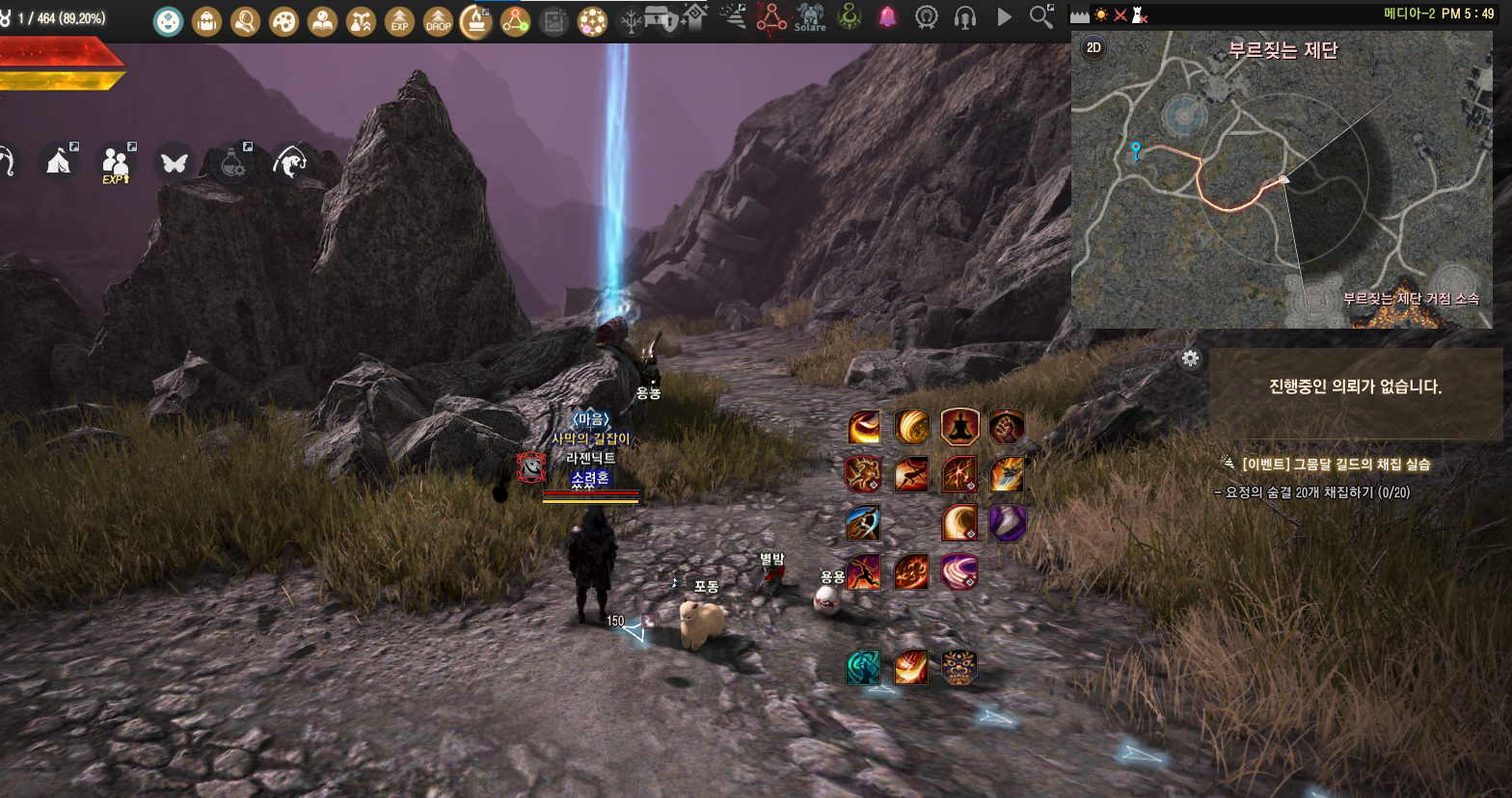
Task: Select the event gathering quest tracker entry
Action: click(x=1334, y=465)
